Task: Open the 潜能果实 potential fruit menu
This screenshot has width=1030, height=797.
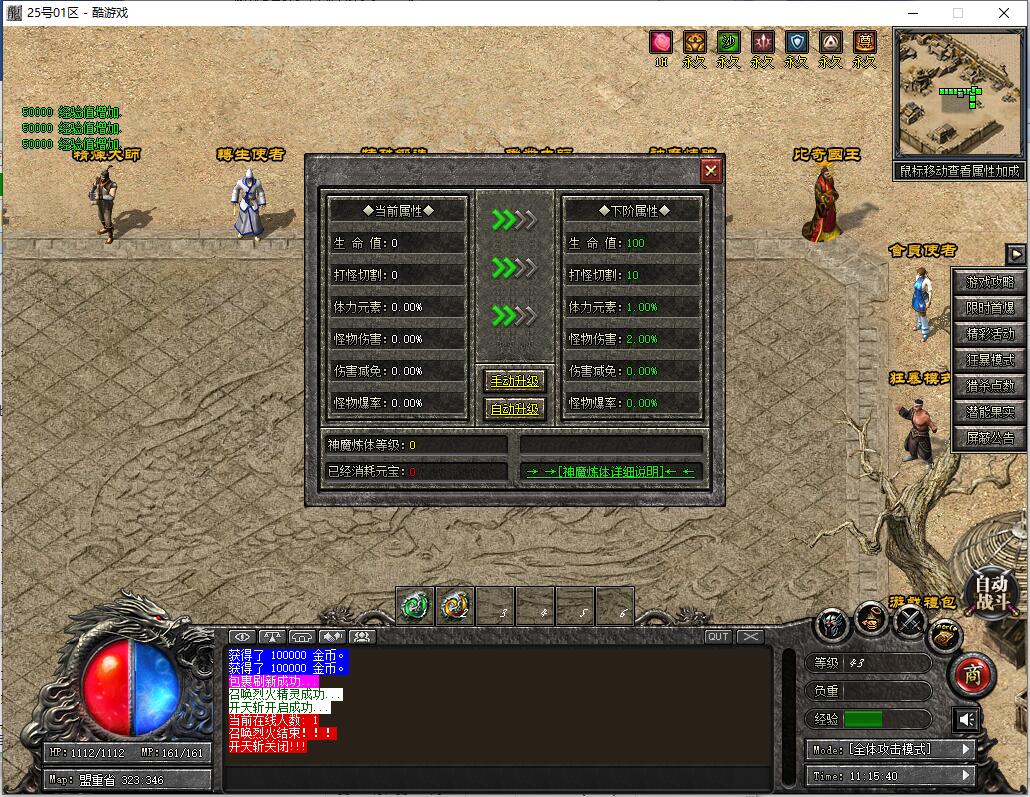Action: pos(990,412)
